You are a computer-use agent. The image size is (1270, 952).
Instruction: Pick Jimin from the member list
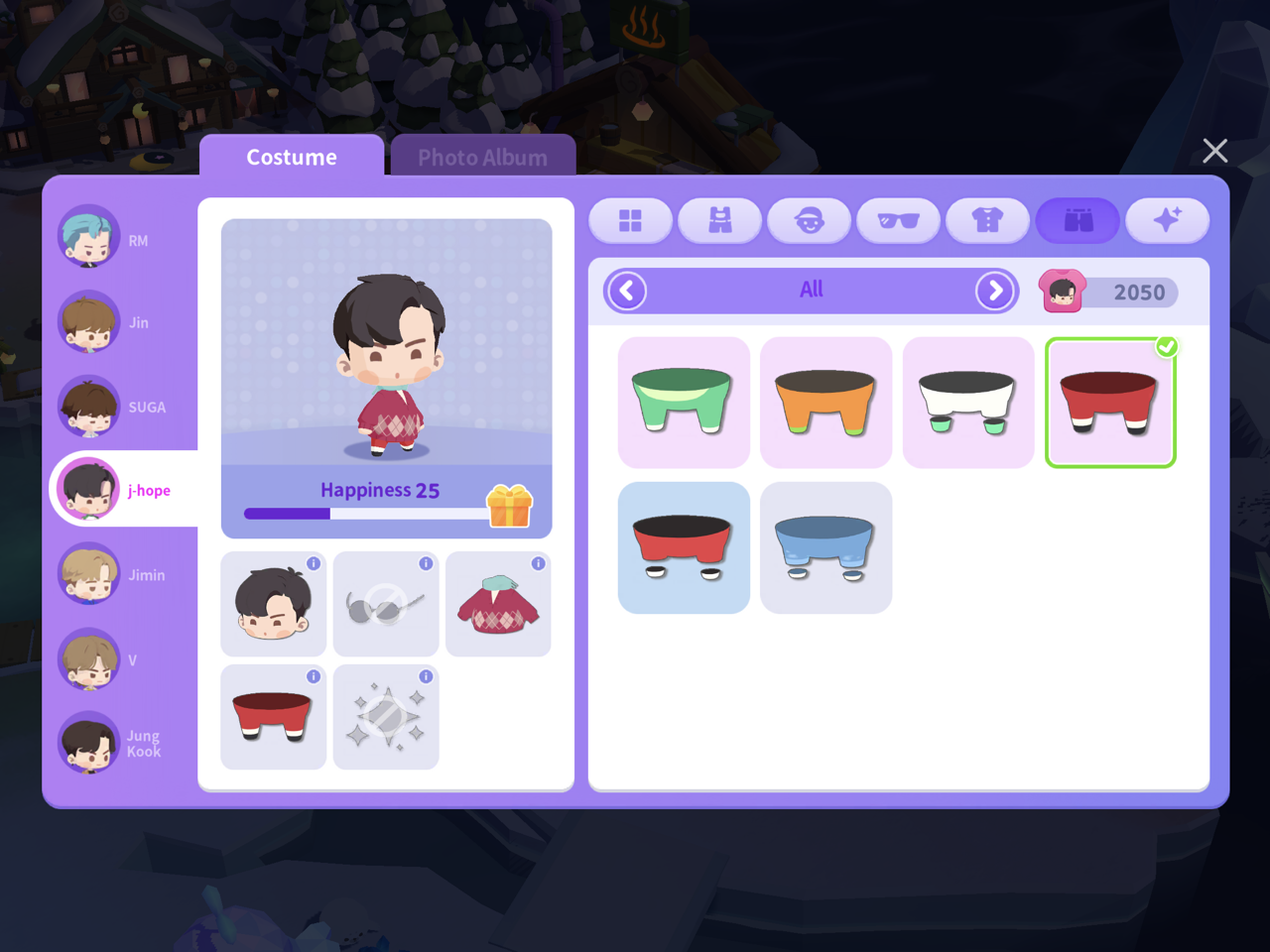[89, 574]
